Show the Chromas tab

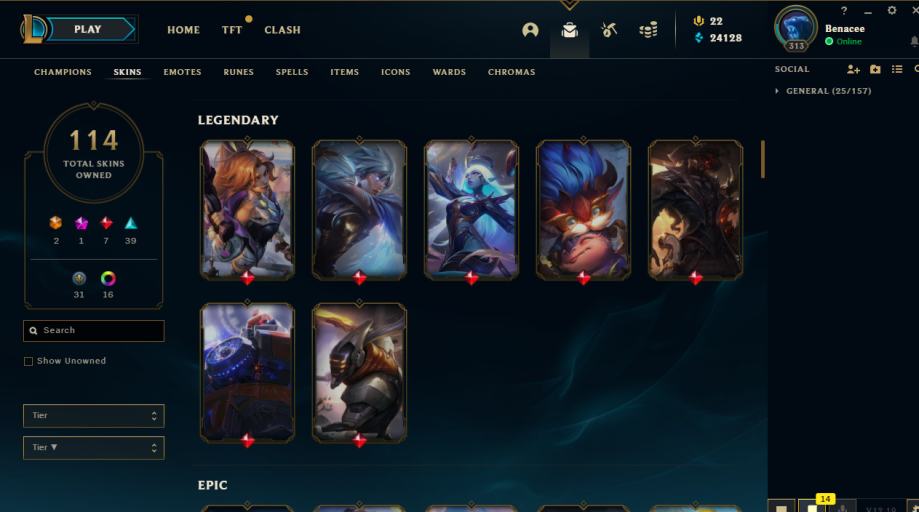[511, 72]
